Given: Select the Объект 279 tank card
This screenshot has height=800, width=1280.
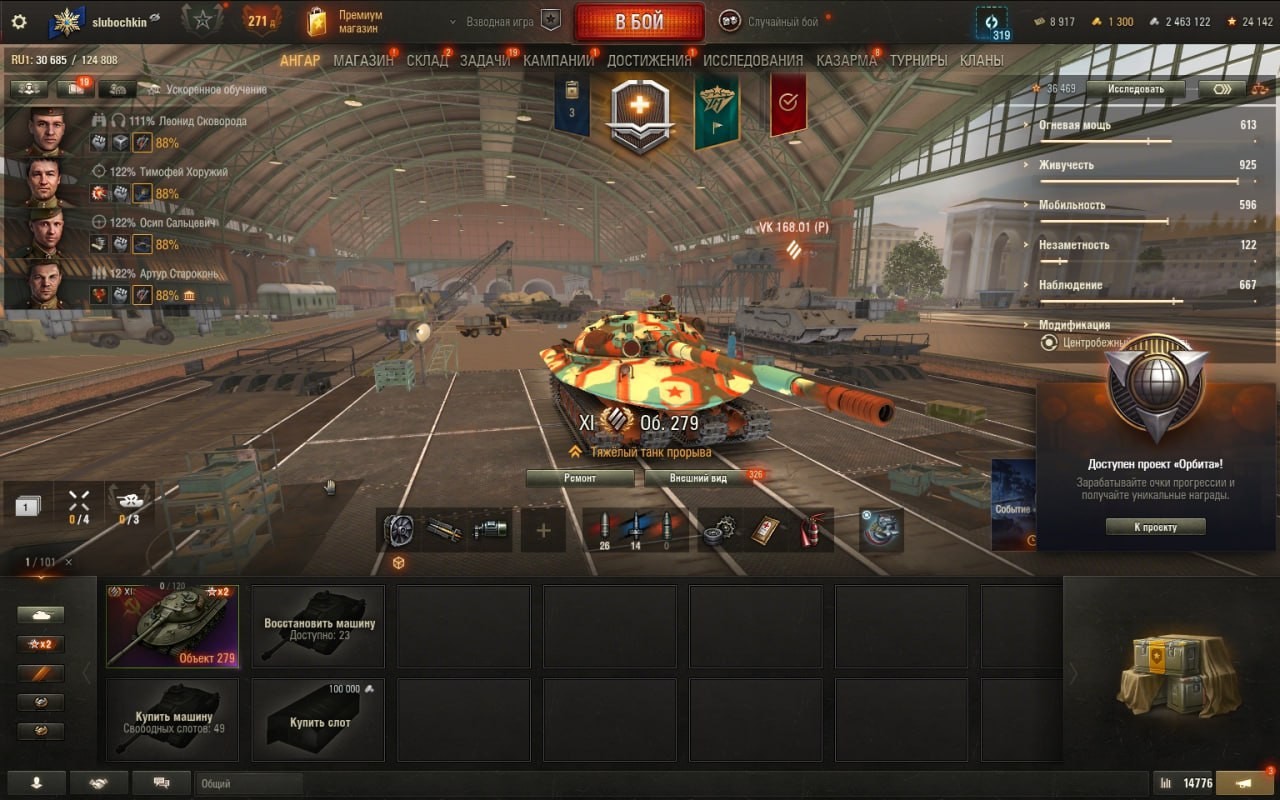Looking at the screenshot, I should pos(172,626).
